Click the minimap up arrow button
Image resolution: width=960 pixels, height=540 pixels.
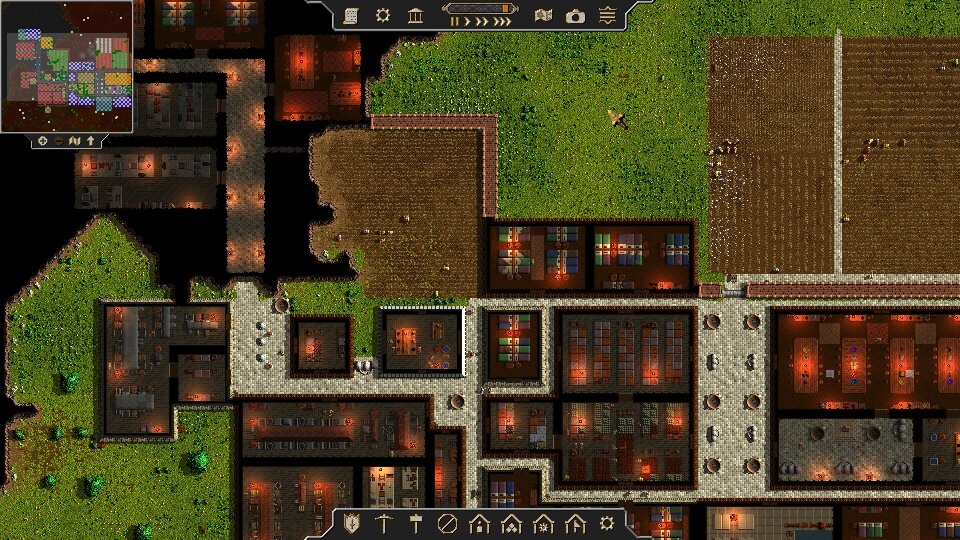pos(91,141)
